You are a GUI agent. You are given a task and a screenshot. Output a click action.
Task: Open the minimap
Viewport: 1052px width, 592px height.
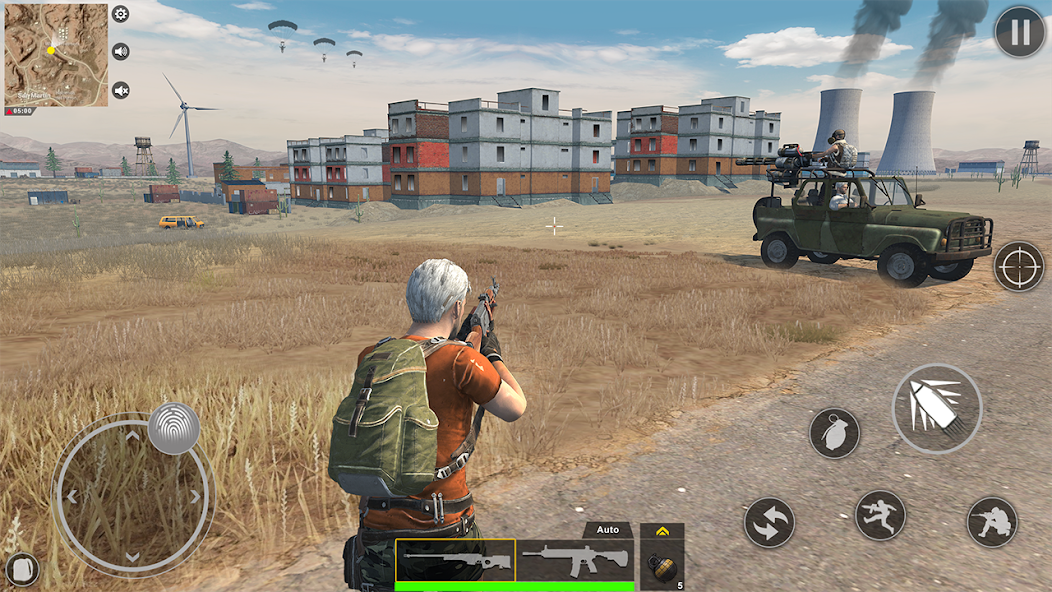pyautogui.click(x=56, y=54)
